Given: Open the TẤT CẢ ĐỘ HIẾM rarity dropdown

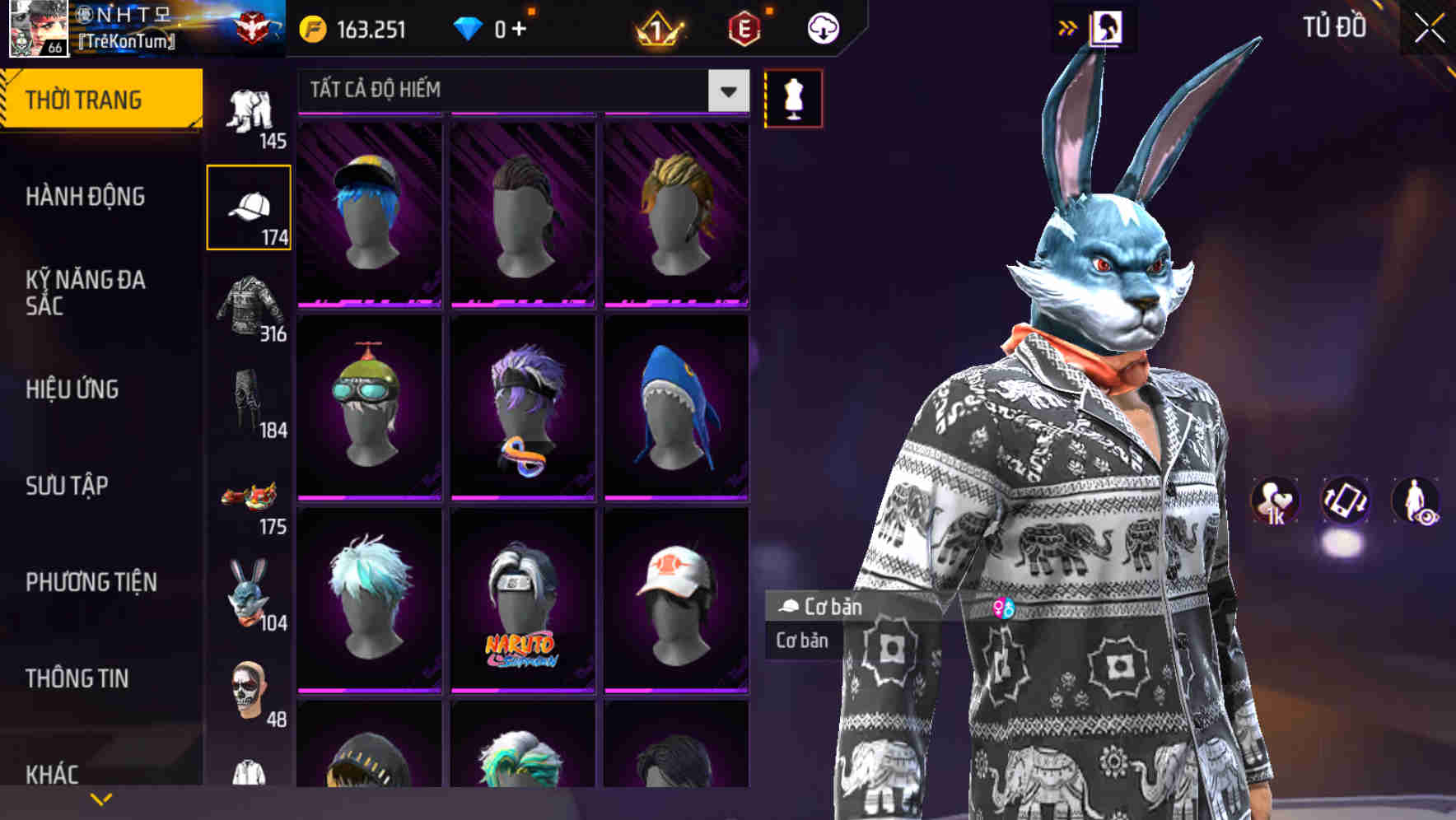Looking at the screenshot, I should tap(511, 90).
